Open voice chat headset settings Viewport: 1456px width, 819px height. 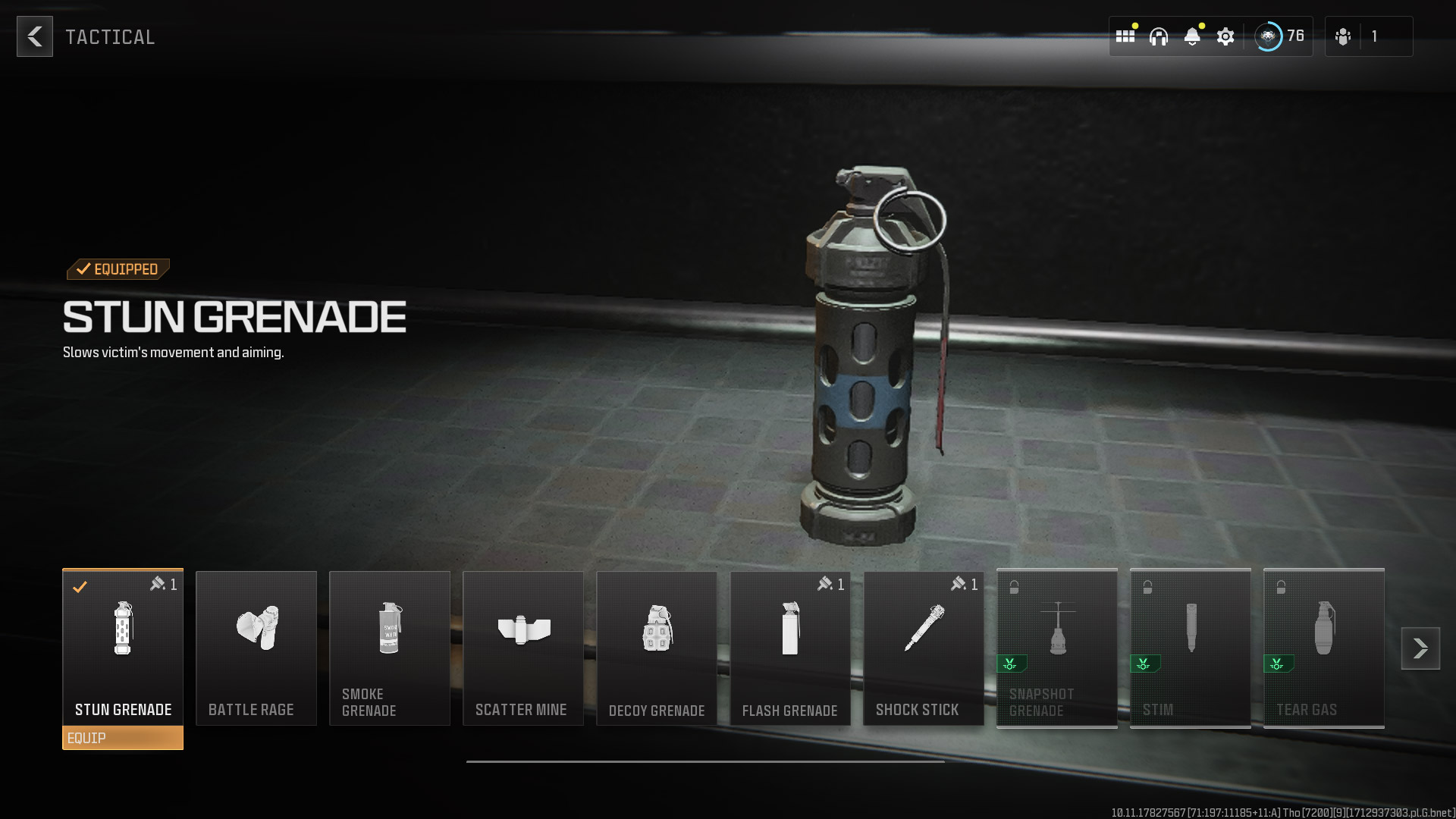[1158, 36]
